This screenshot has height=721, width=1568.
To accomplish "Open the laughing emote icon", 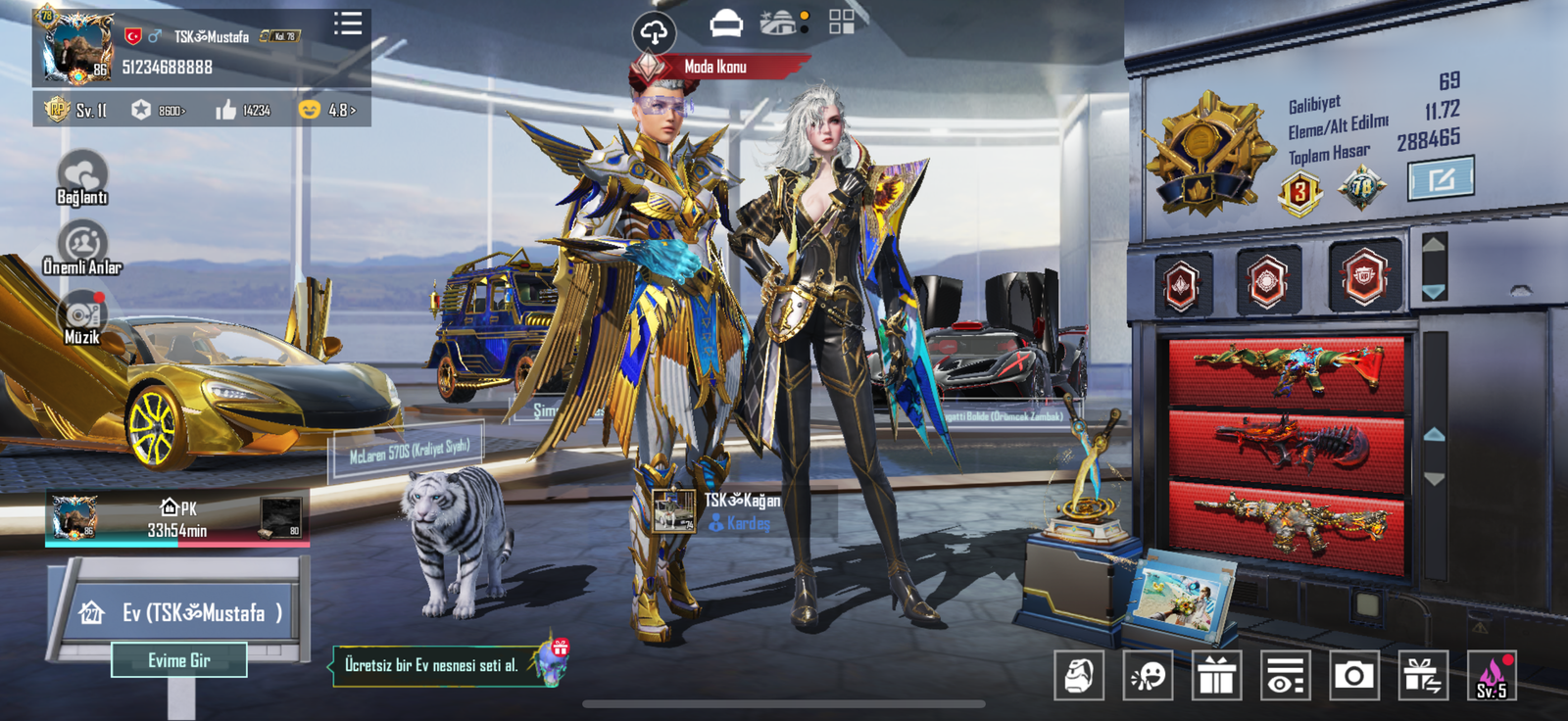I will (1148, 675).
